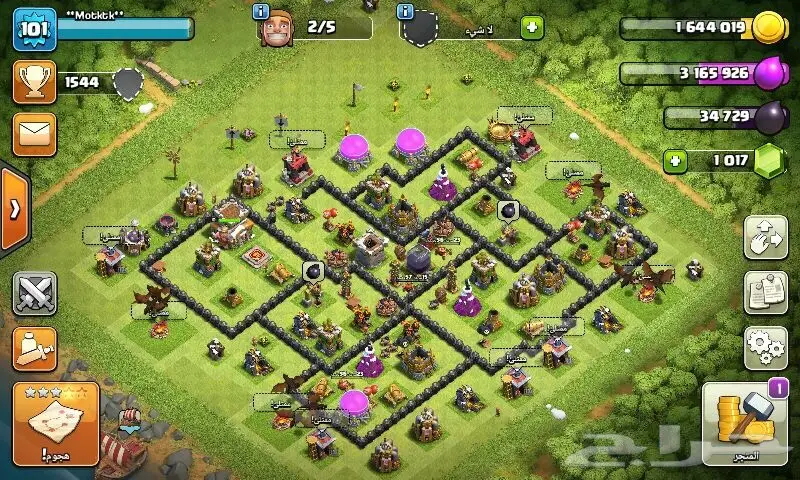
Task: Show builder info via the builder's i icon
Action: point(261,12)
